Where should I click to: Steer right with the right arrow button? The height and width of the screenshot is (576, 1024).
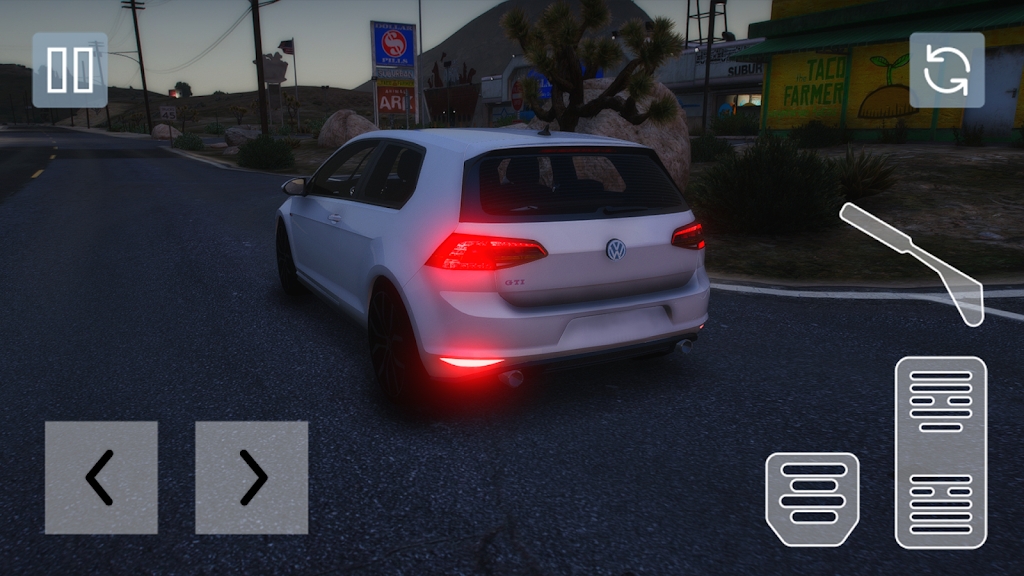(x=251, y=477)
